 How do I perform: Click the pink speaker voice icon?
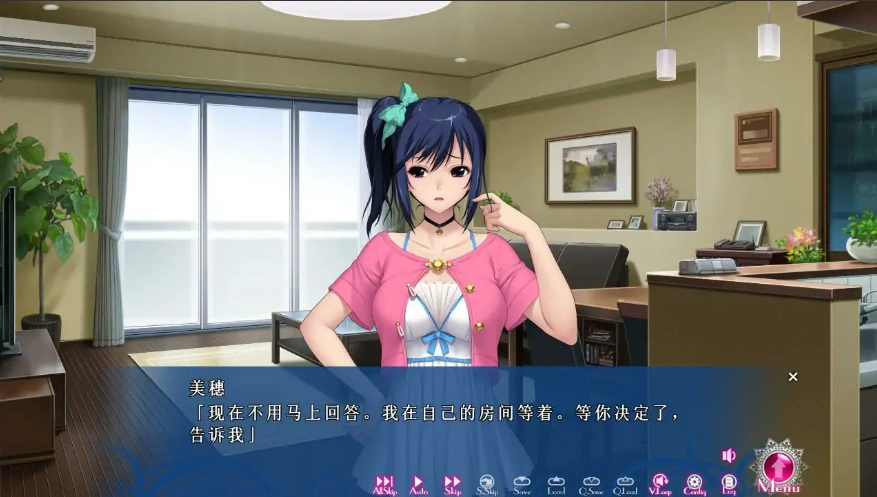pyautogui.click(x=729, y=456)
